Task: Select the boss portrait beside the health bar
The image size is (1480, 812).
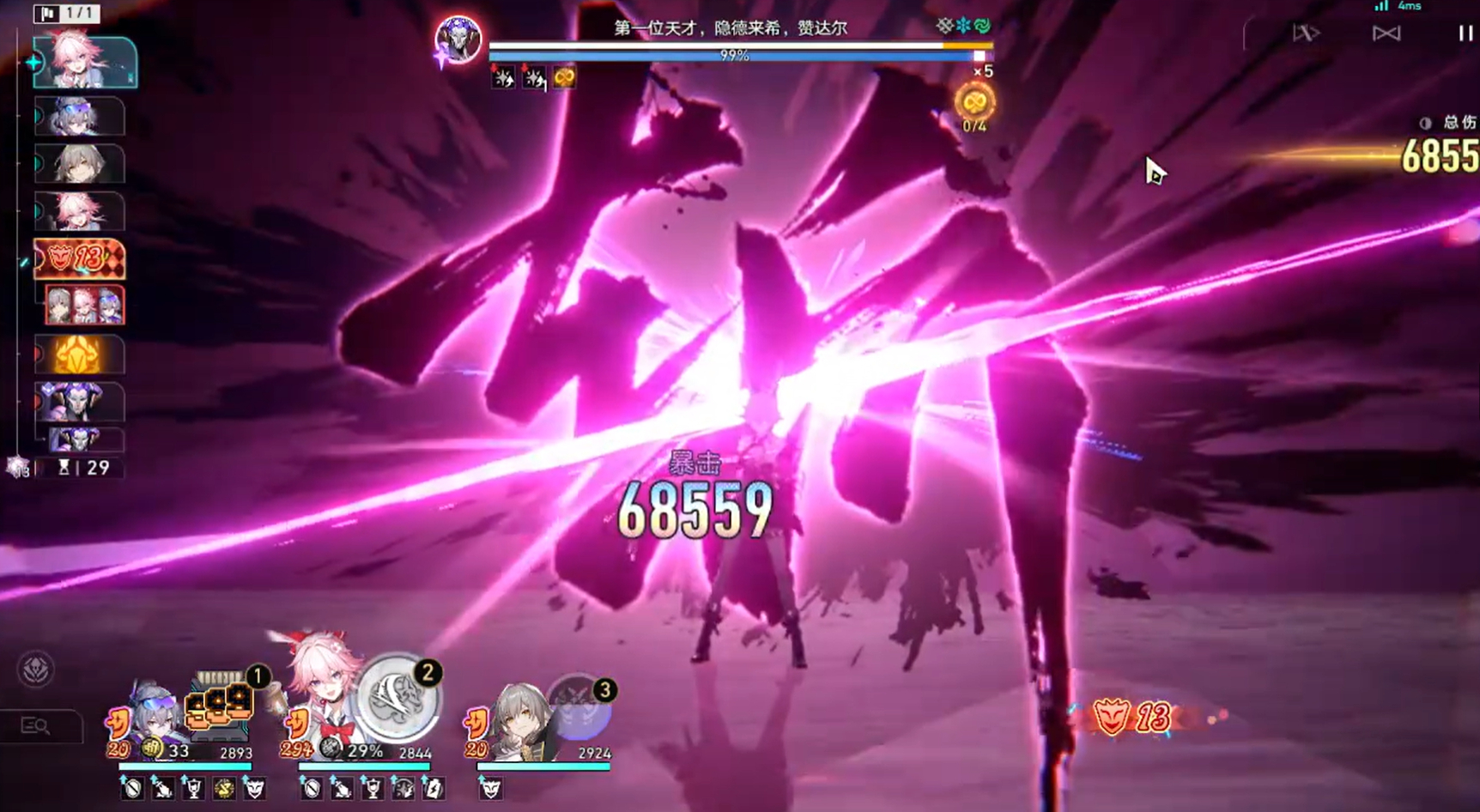Action: coord(458,39)
